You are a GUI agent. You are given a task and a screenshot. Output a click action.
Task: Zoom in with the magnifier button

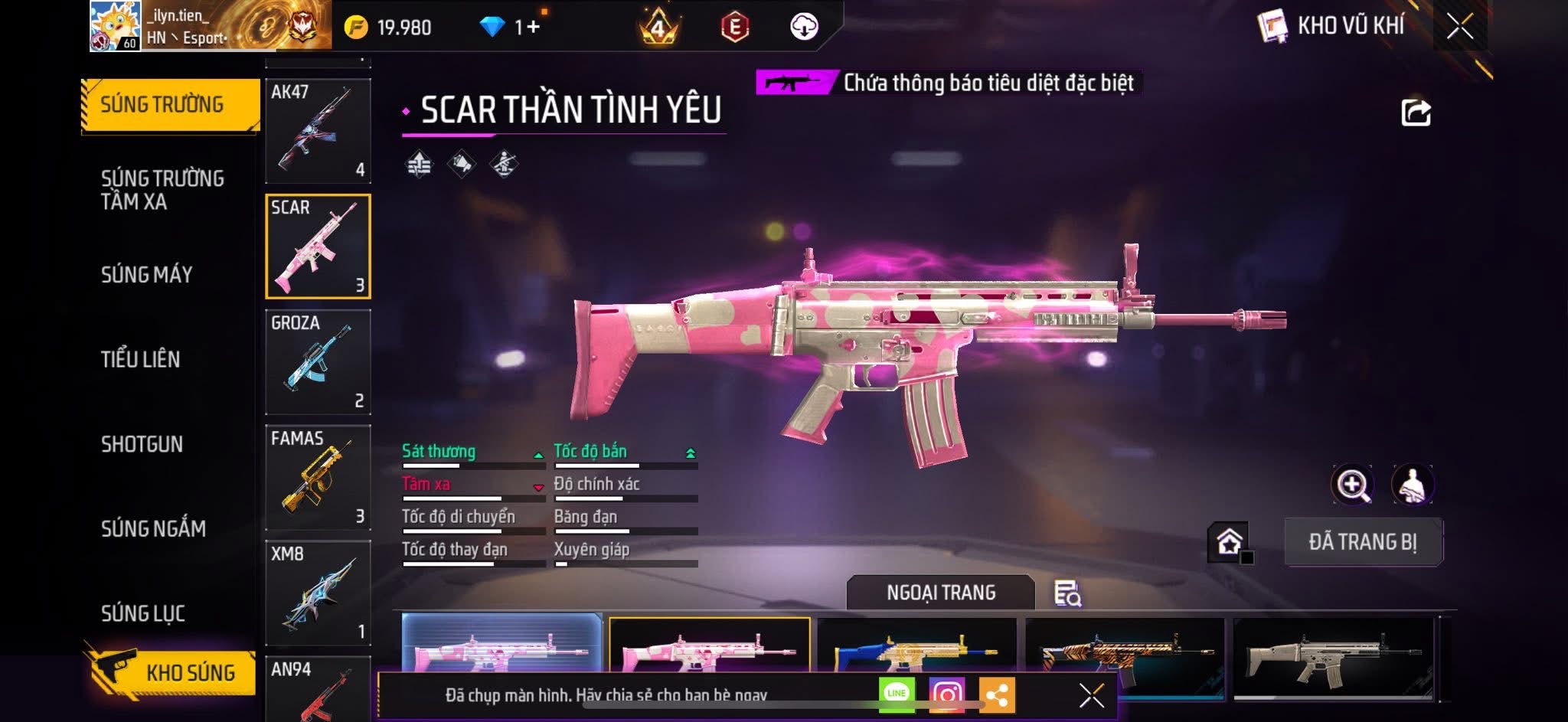click(1353, 485)
